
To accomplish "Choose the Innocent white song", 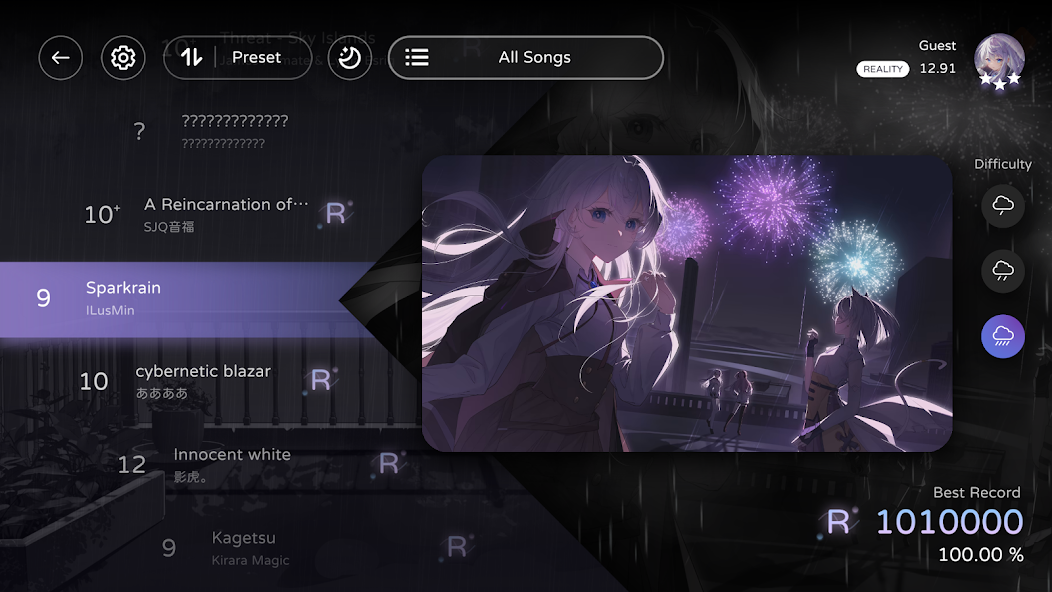I will click(232, 463).
